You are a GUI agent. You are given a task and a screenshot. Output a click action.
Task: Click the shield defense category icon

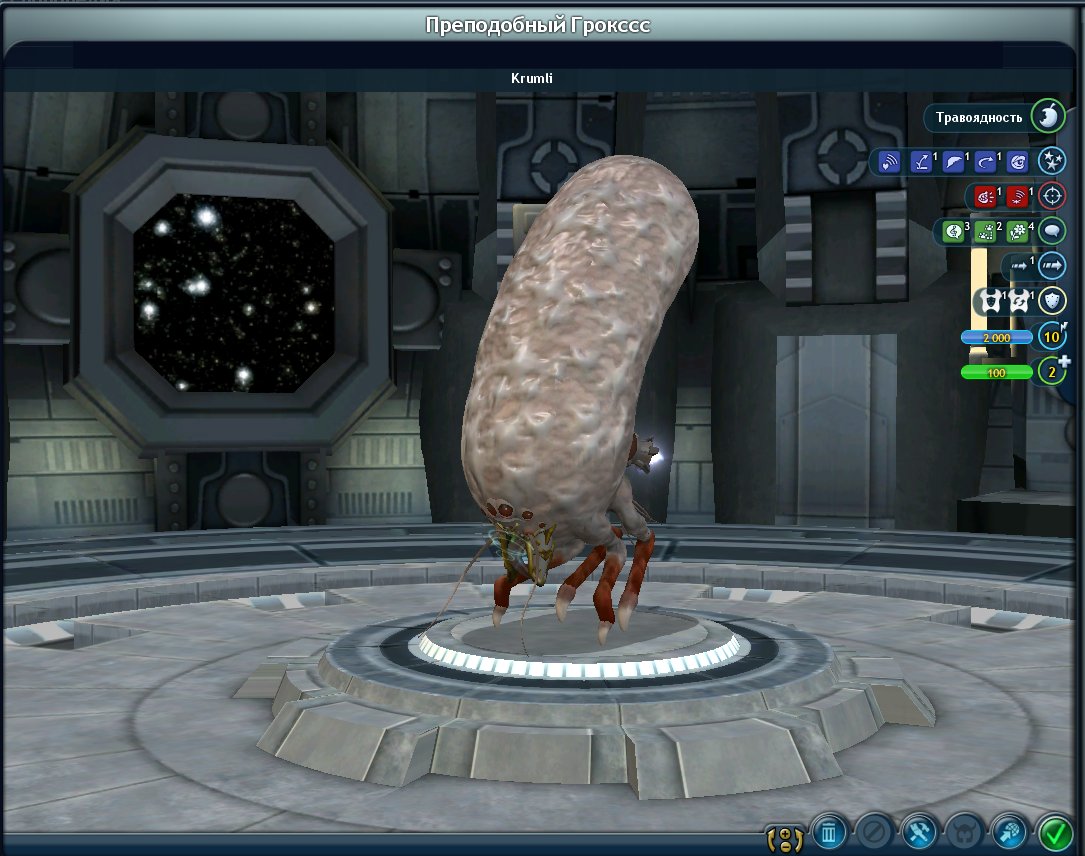pos(1051,301)
